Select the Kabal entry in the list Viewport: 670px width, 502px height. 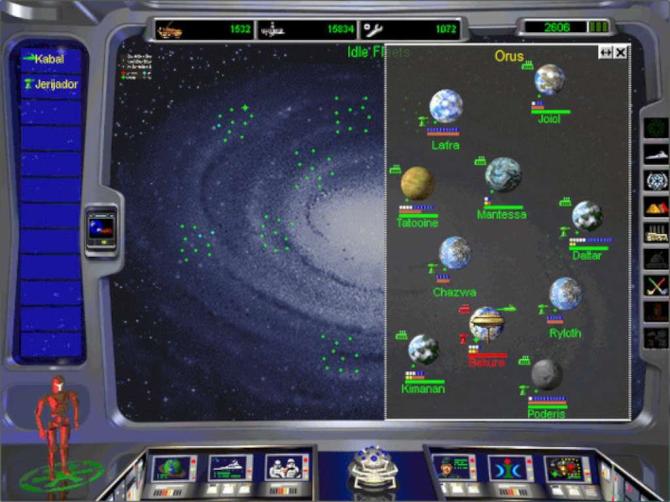coord(50,59)
